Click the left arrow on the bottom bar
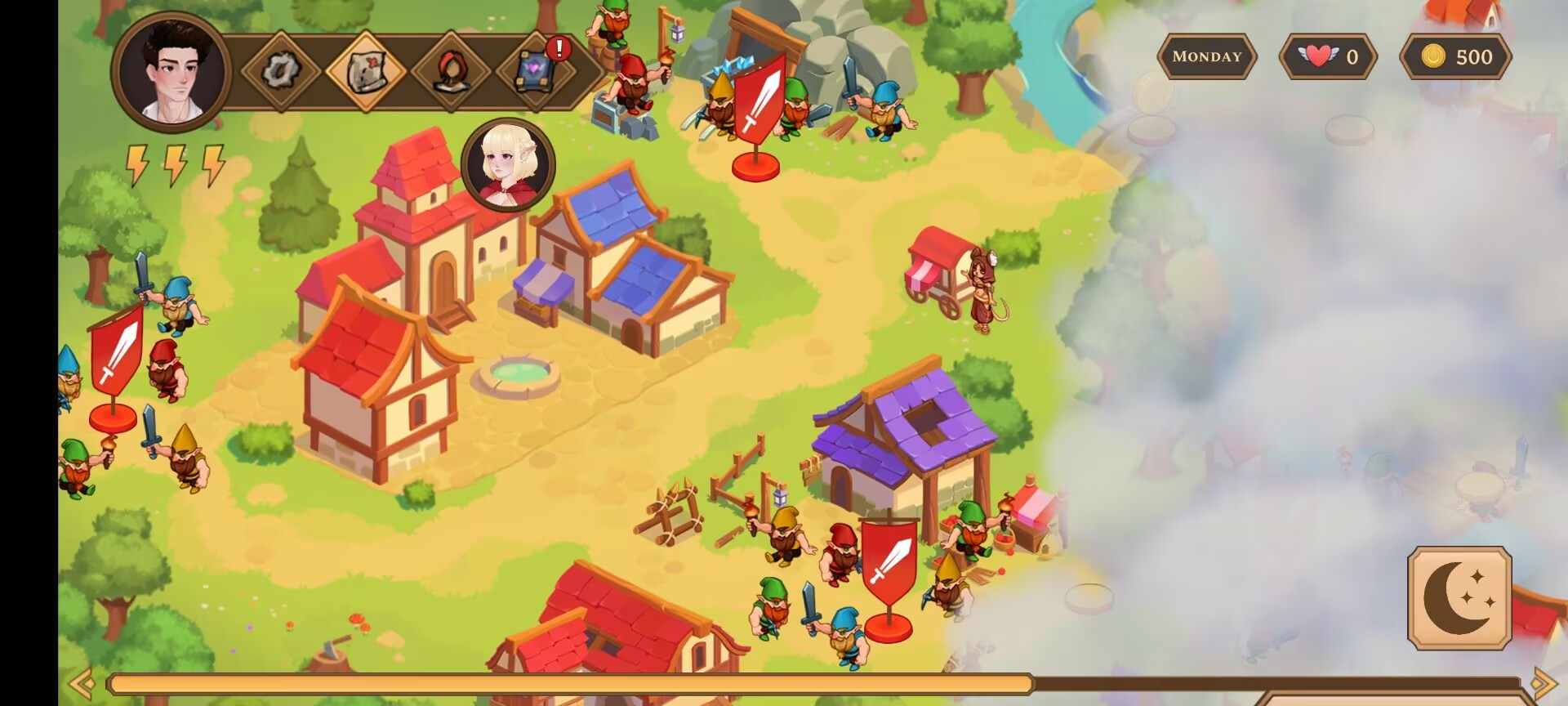The width and height of the screenshot is (1568, 706). point(82,682)
